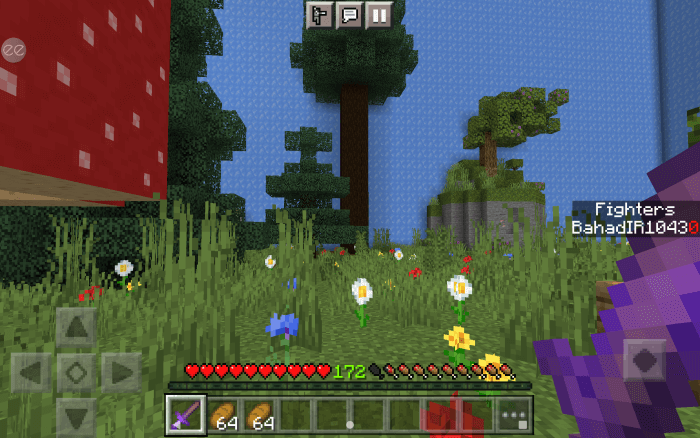Tap the move forward arrow

click(76, 327)
